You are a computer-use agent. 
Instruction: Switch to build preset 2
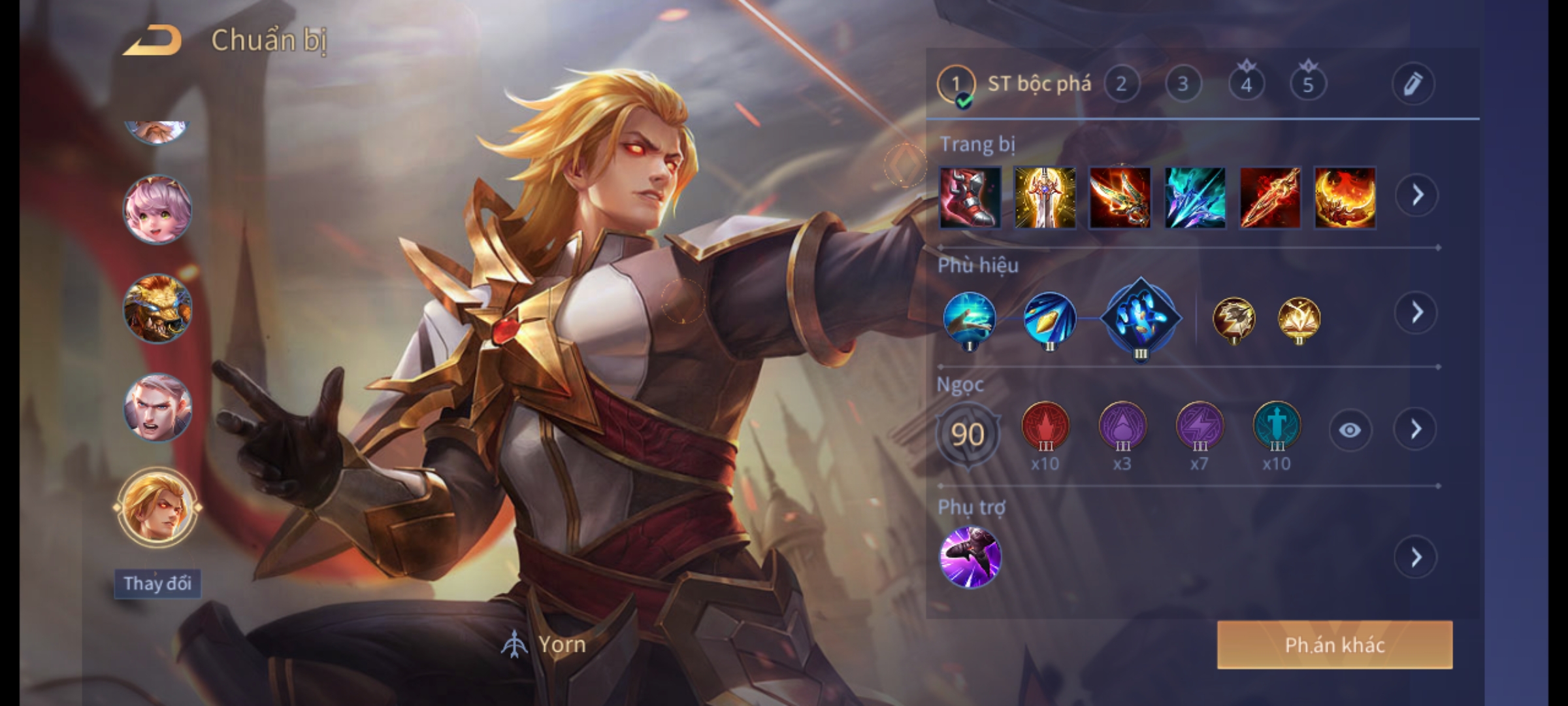(1121, 84)
